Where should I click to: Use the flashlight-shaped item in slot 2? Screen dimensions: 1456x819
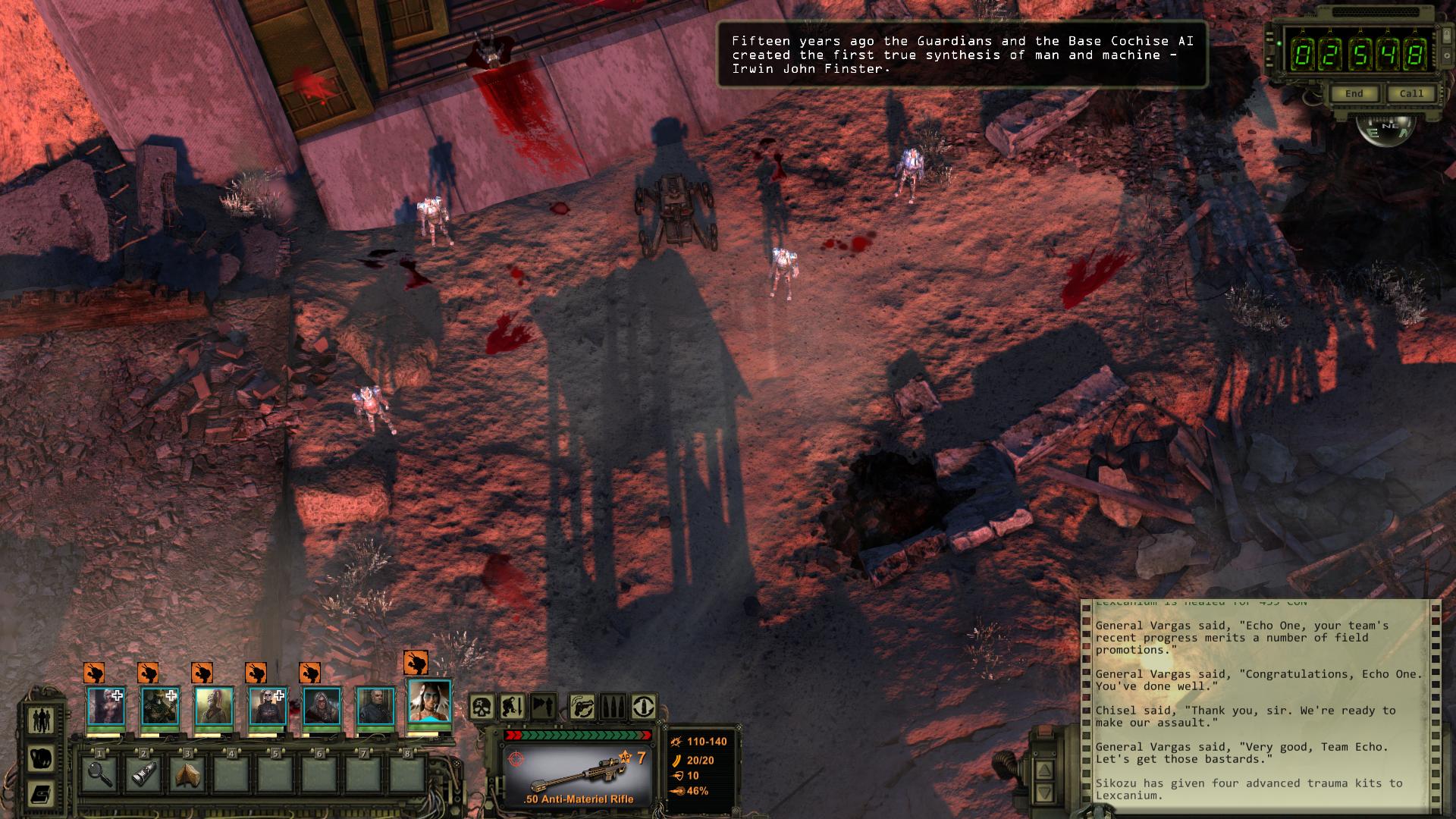click(144, 774)
